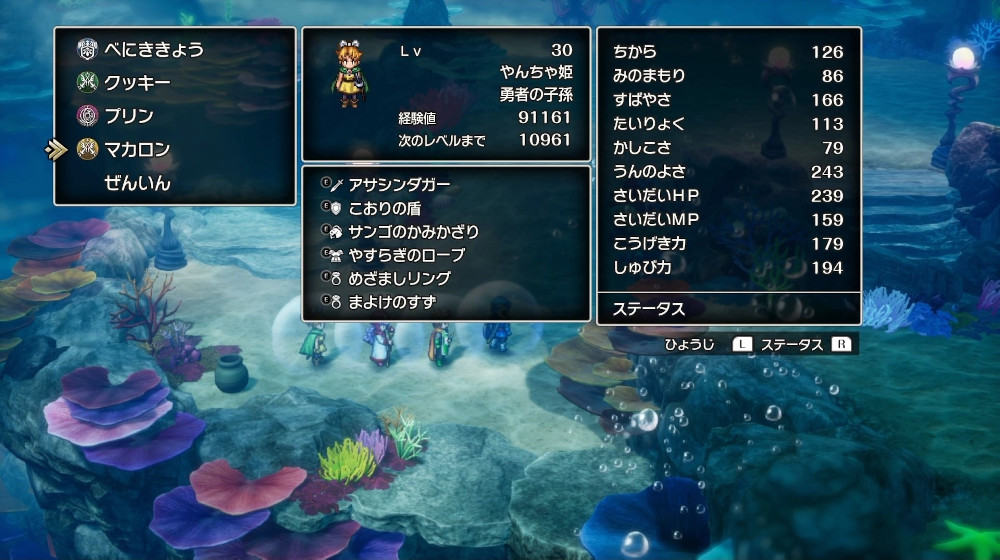Select party member べにききょう
This screenshot has height=560, width=1000.
[x=153, y=48]
